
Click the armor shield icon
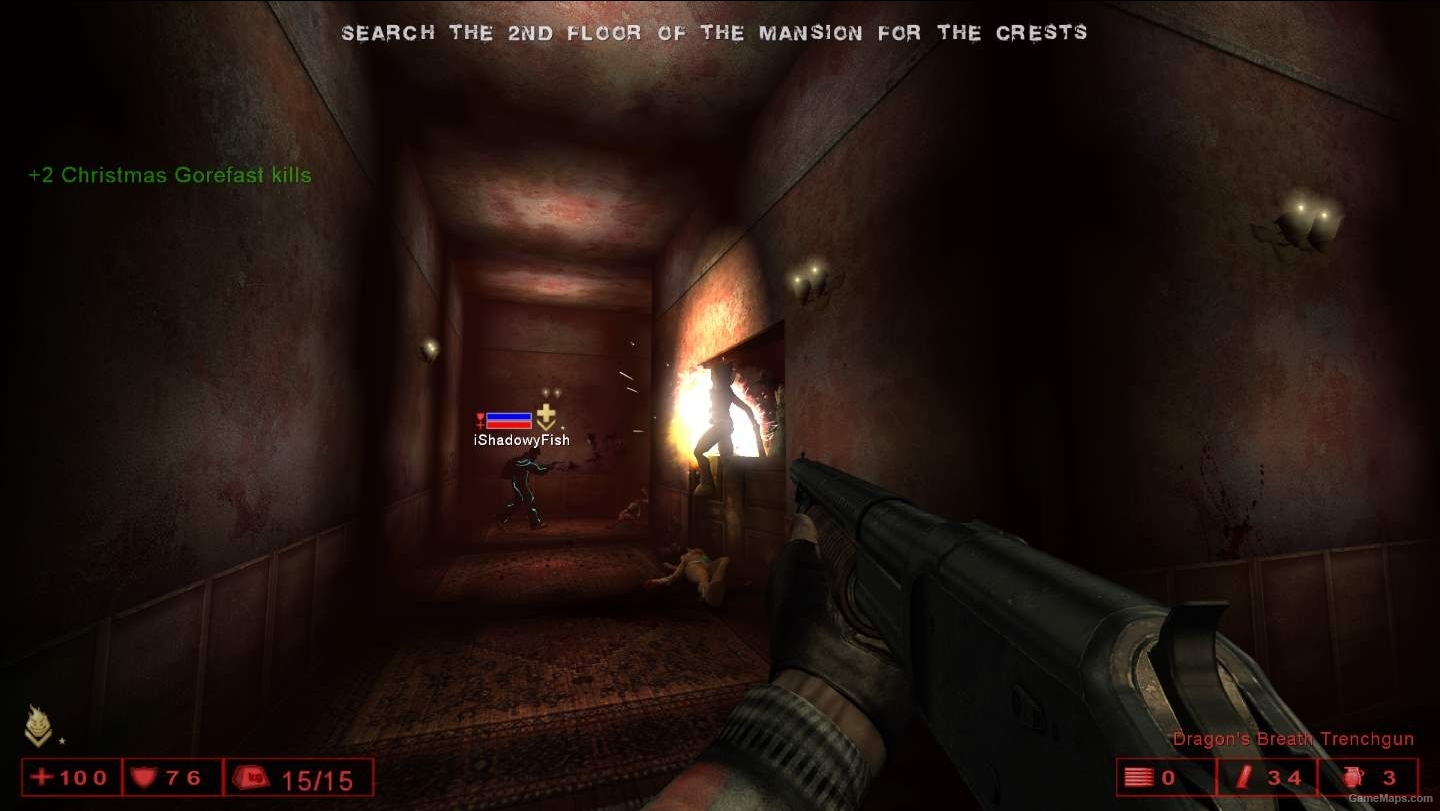[141, 776]
